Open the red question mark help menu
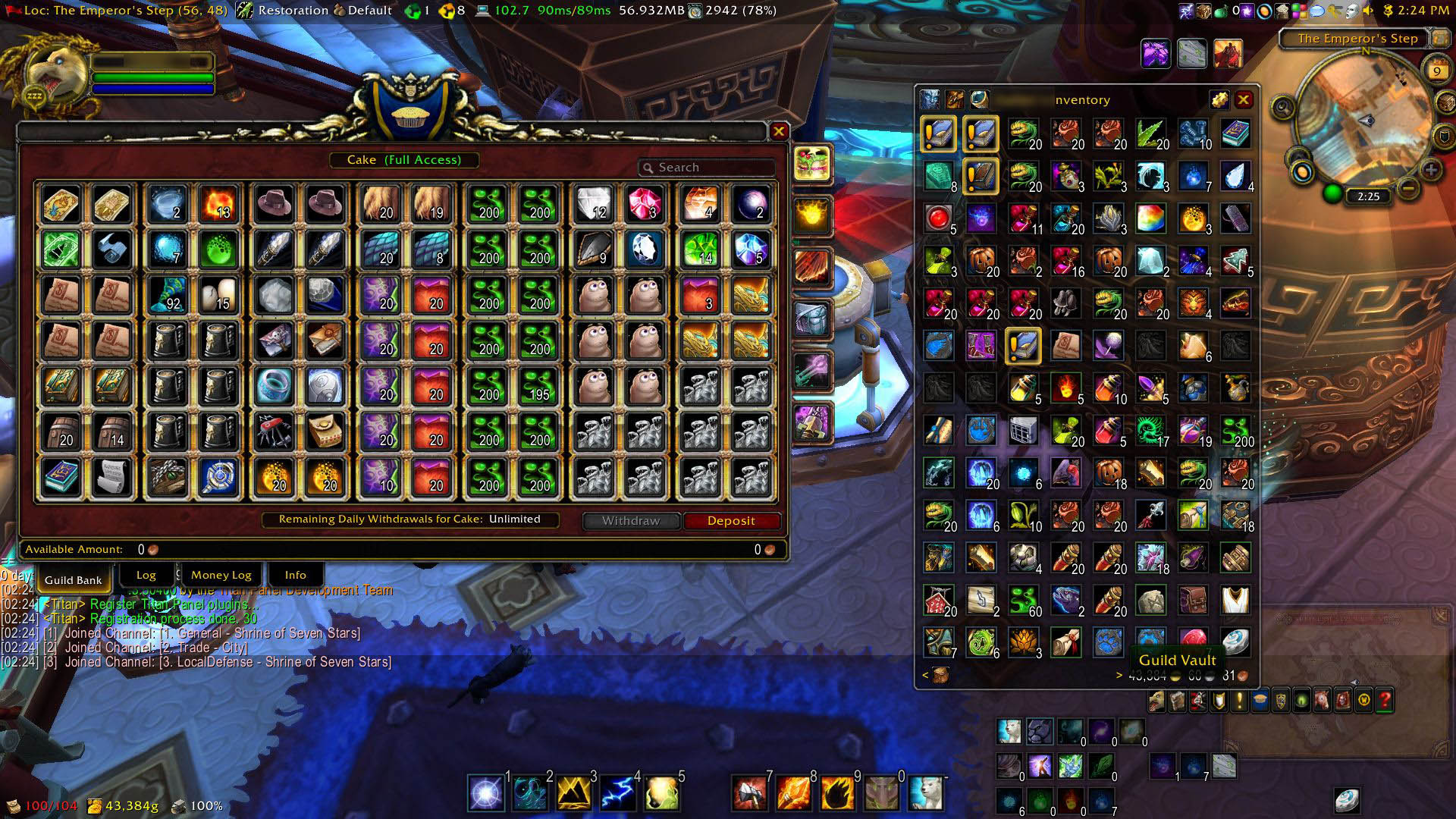Image resolution: width=1456 pixels, height=819 pixels. pos(1384,701)
